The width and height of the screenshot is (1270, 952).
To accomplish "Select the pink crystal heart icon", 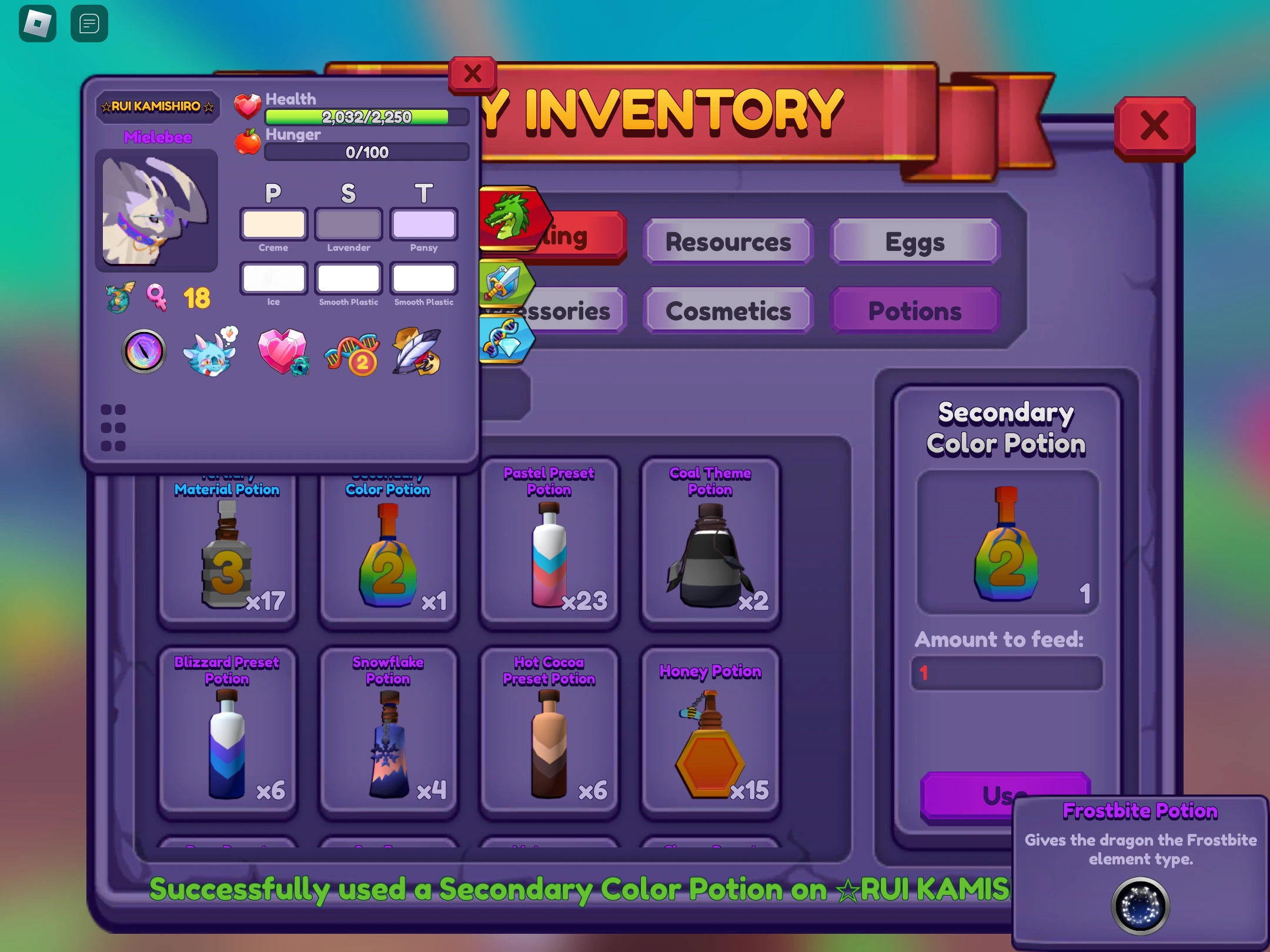I will pyautogui.click(x=284, y=352).
